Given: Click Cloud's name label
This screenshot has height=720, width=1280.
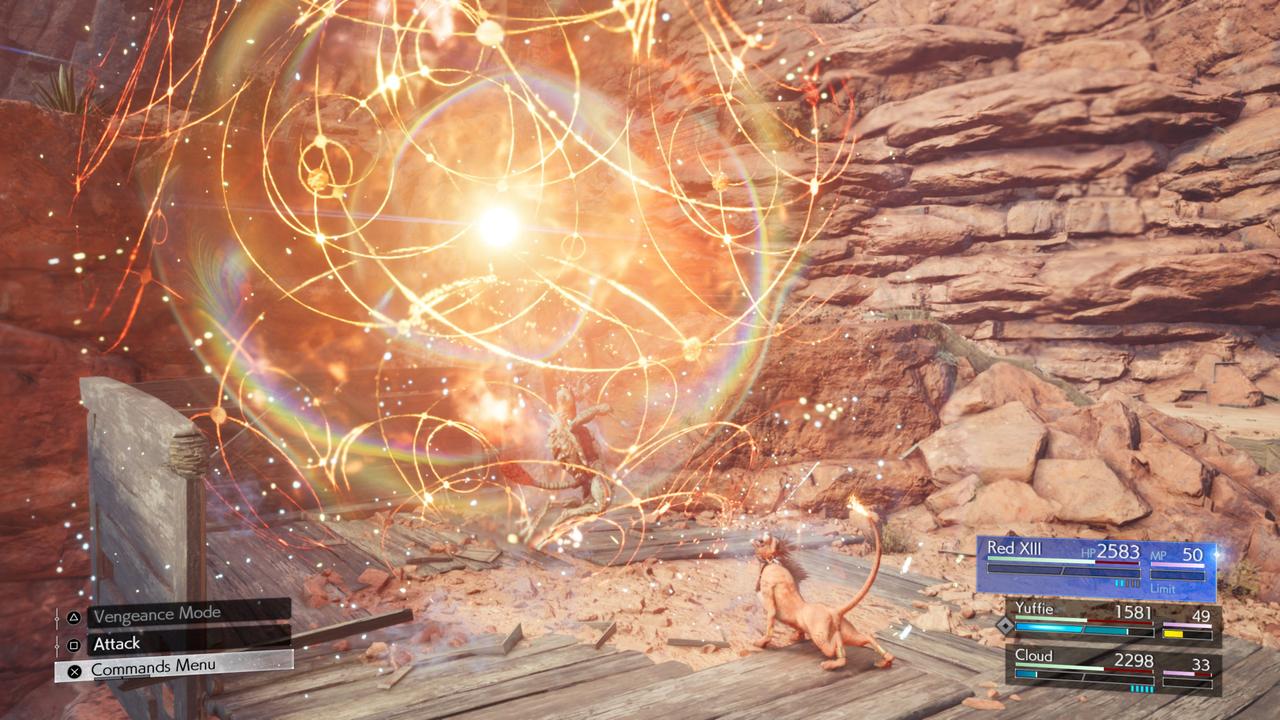Looking at the screenshot, I should click(1035, 655).
